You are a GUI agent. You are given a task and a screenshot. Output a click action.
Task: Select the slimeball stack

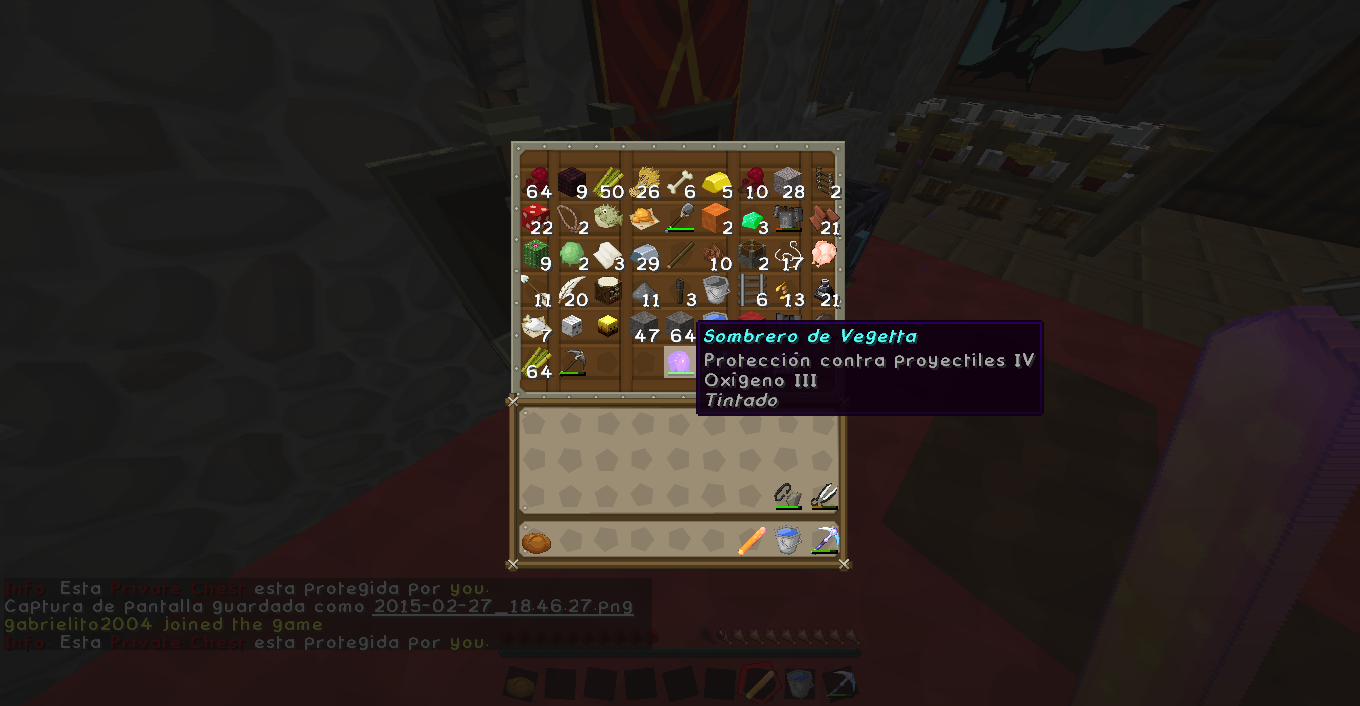pyautogui.click(x=572, y=253)
